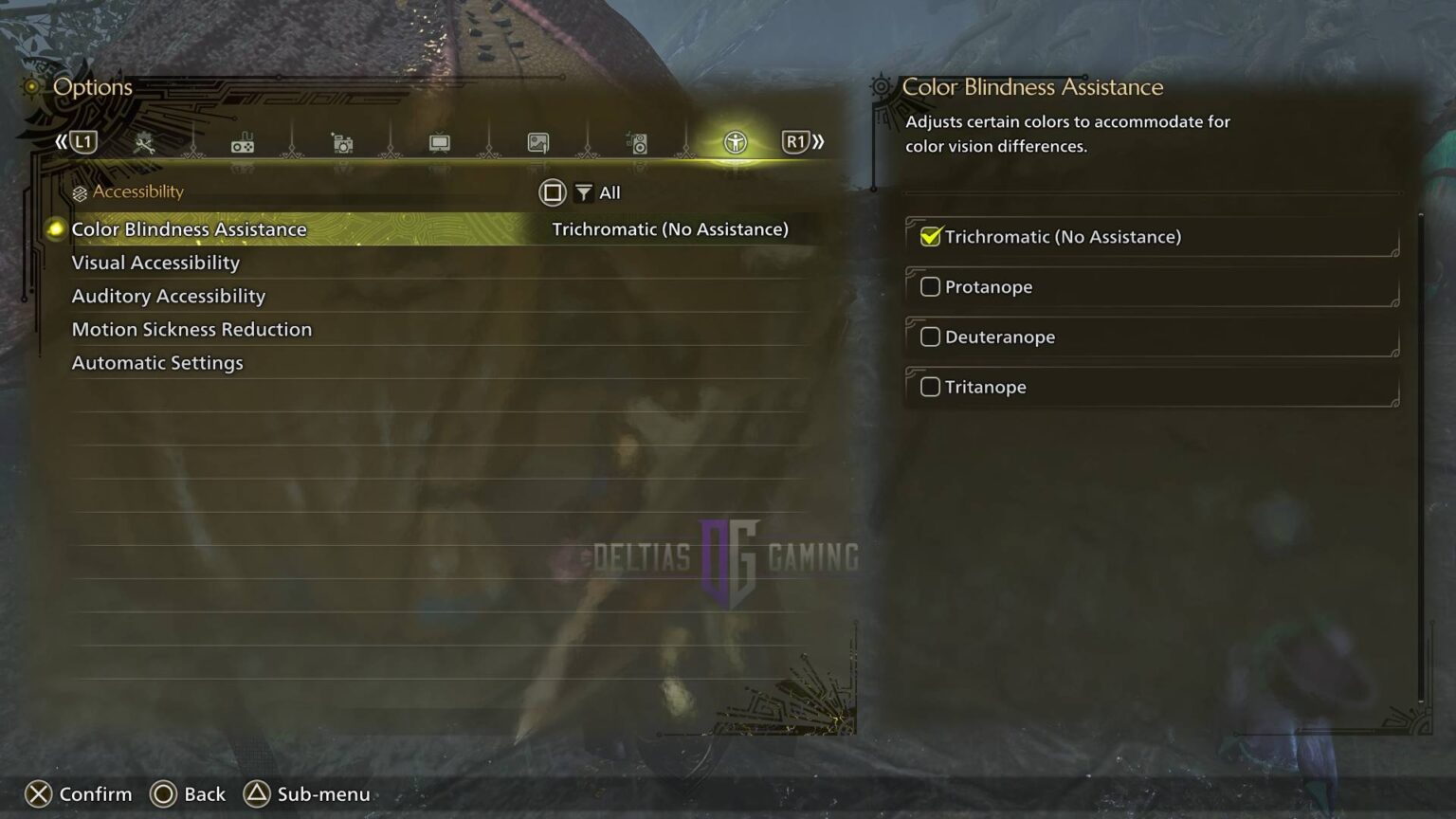Image resolution: width=1456 pixels, height=819 pixels.
Task: Click the Options gear emblem icon
Action: point(31,86)
